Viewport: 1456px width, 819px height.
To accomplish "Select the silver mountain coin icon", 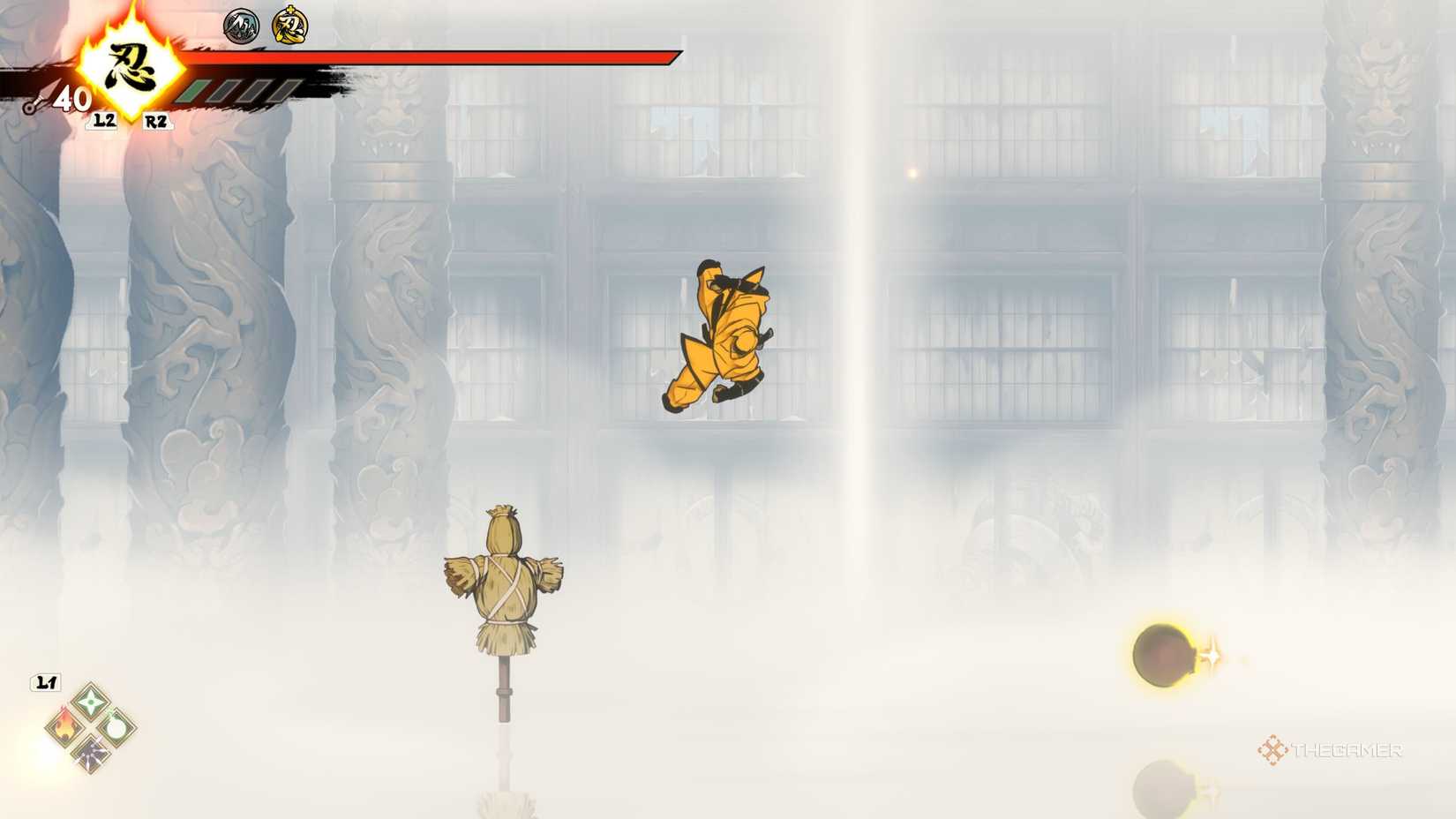I will click(239, 26).
